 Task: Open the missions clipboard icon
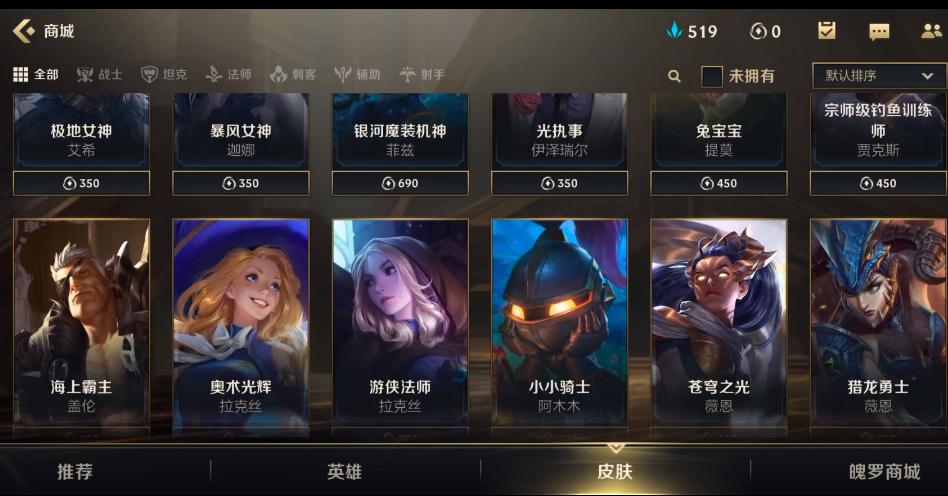pos(827,31)
